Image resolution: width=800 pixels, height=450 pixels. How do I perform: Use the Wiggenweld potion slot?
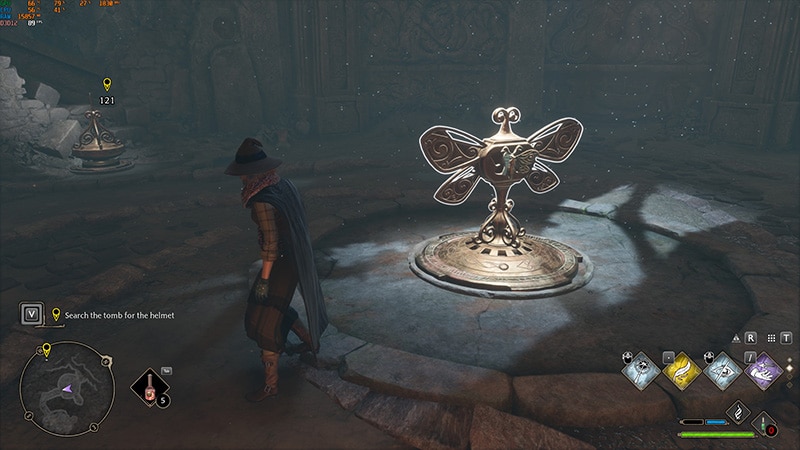point(150,388)
